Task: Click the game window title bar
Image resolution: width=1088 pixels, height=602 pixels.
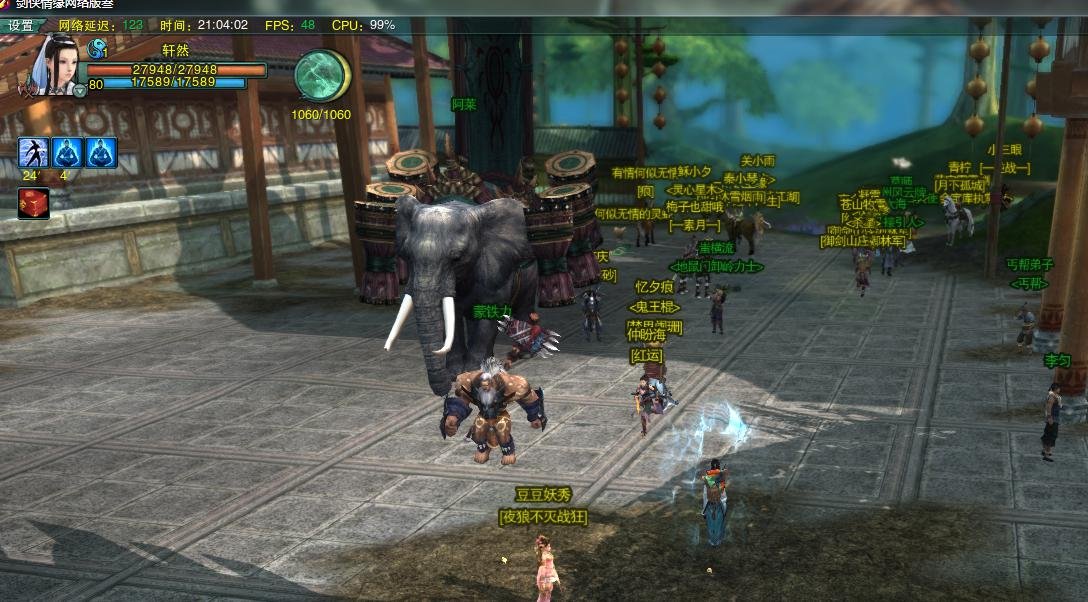Action: (544, 5)
